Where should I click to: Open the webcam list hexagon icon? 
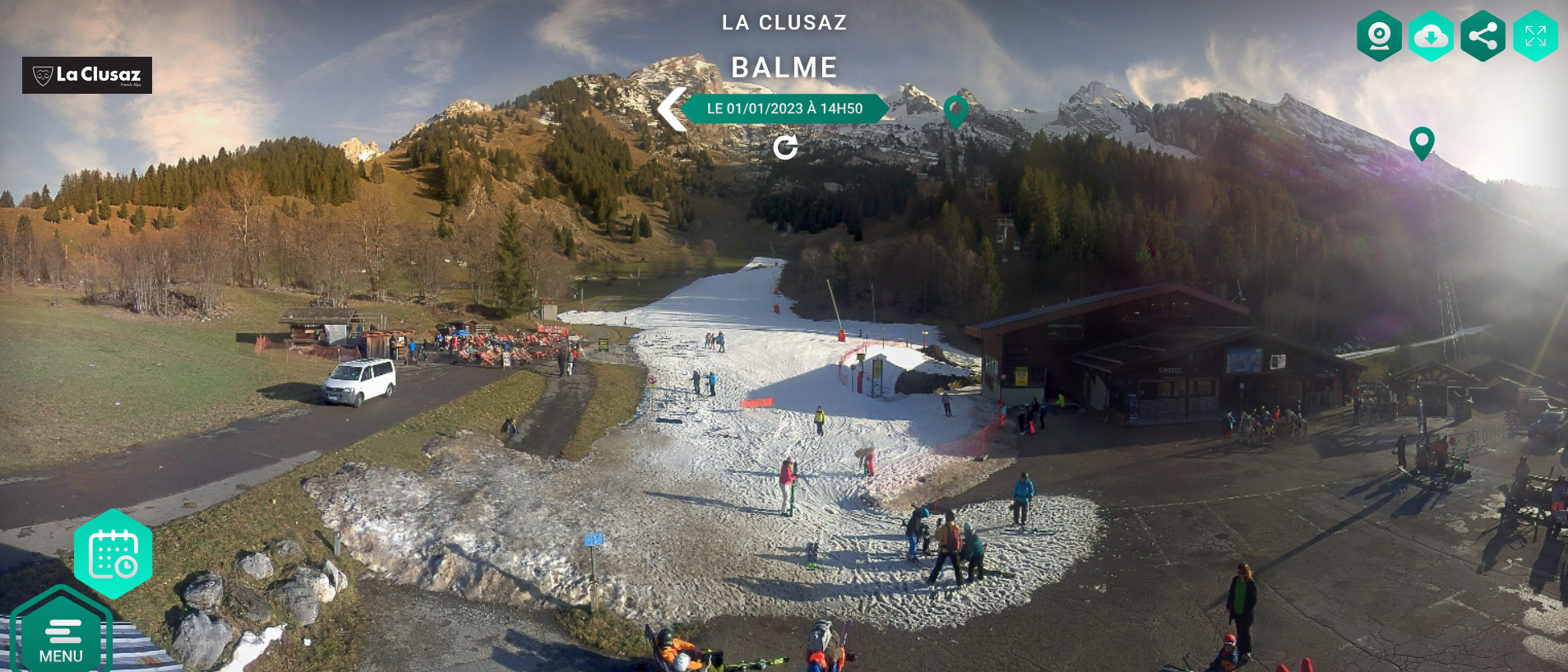(1379, 36)
